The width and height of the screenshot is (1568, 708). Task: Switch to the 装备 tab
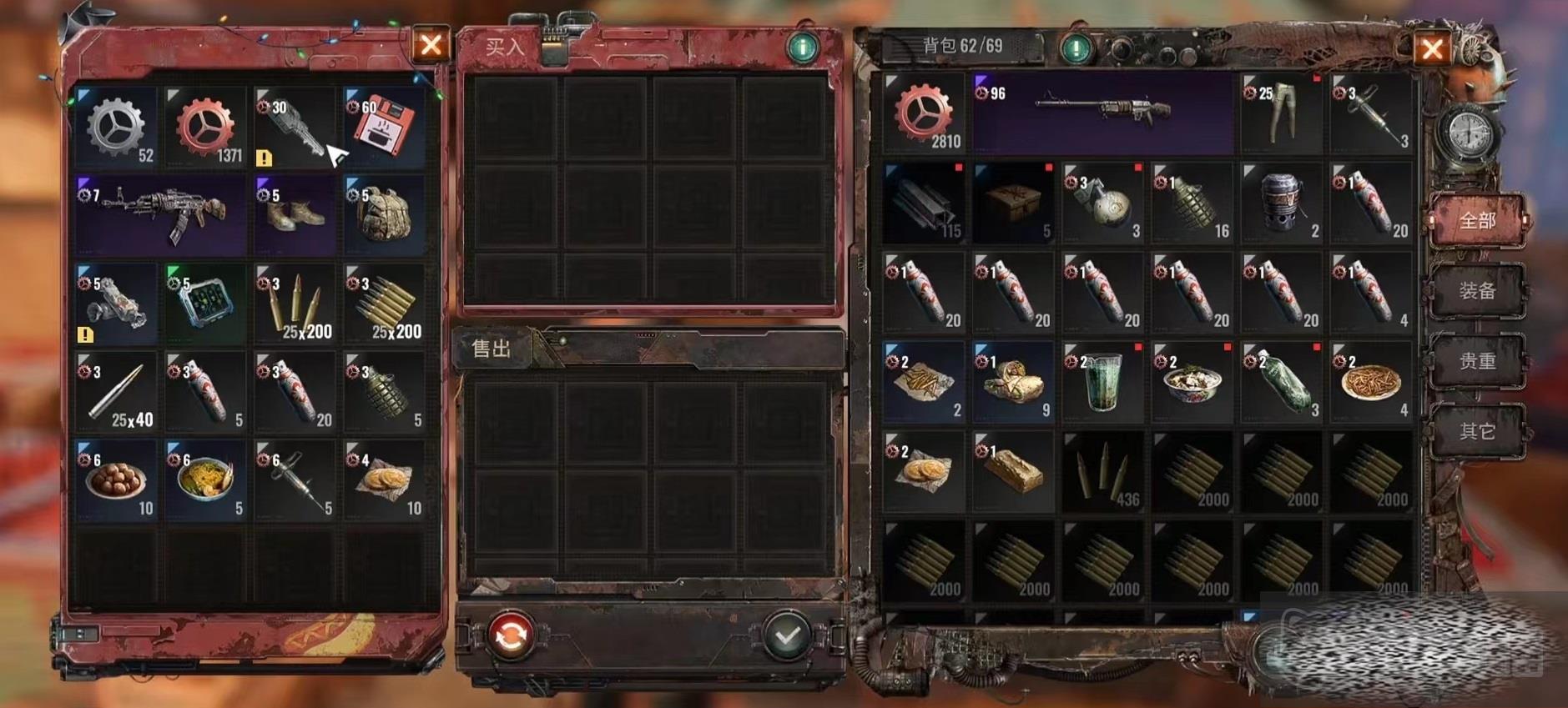(x=1477, y=291)
